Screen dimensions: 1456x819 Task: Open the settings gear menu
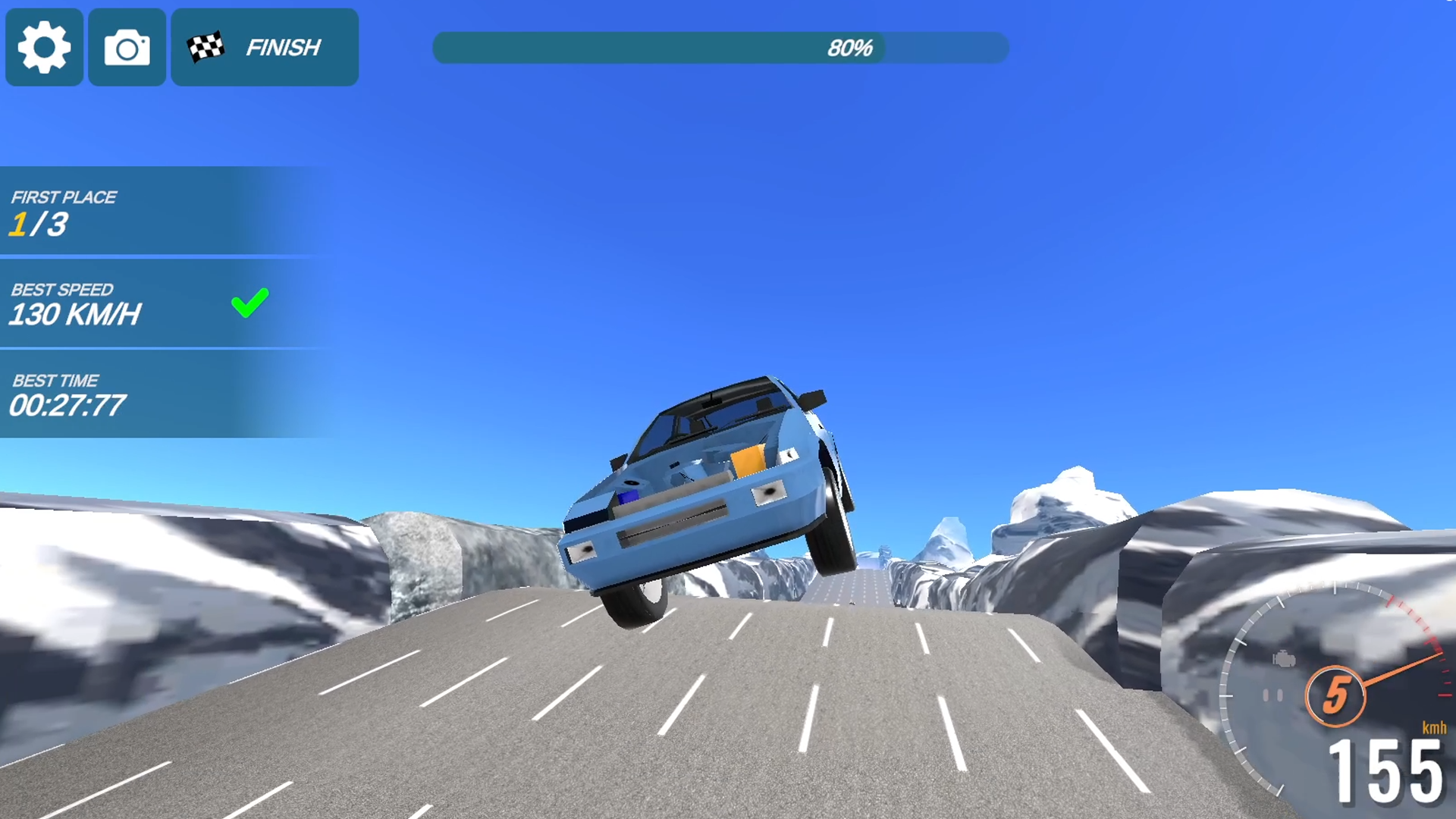click(x=43, y=48)
